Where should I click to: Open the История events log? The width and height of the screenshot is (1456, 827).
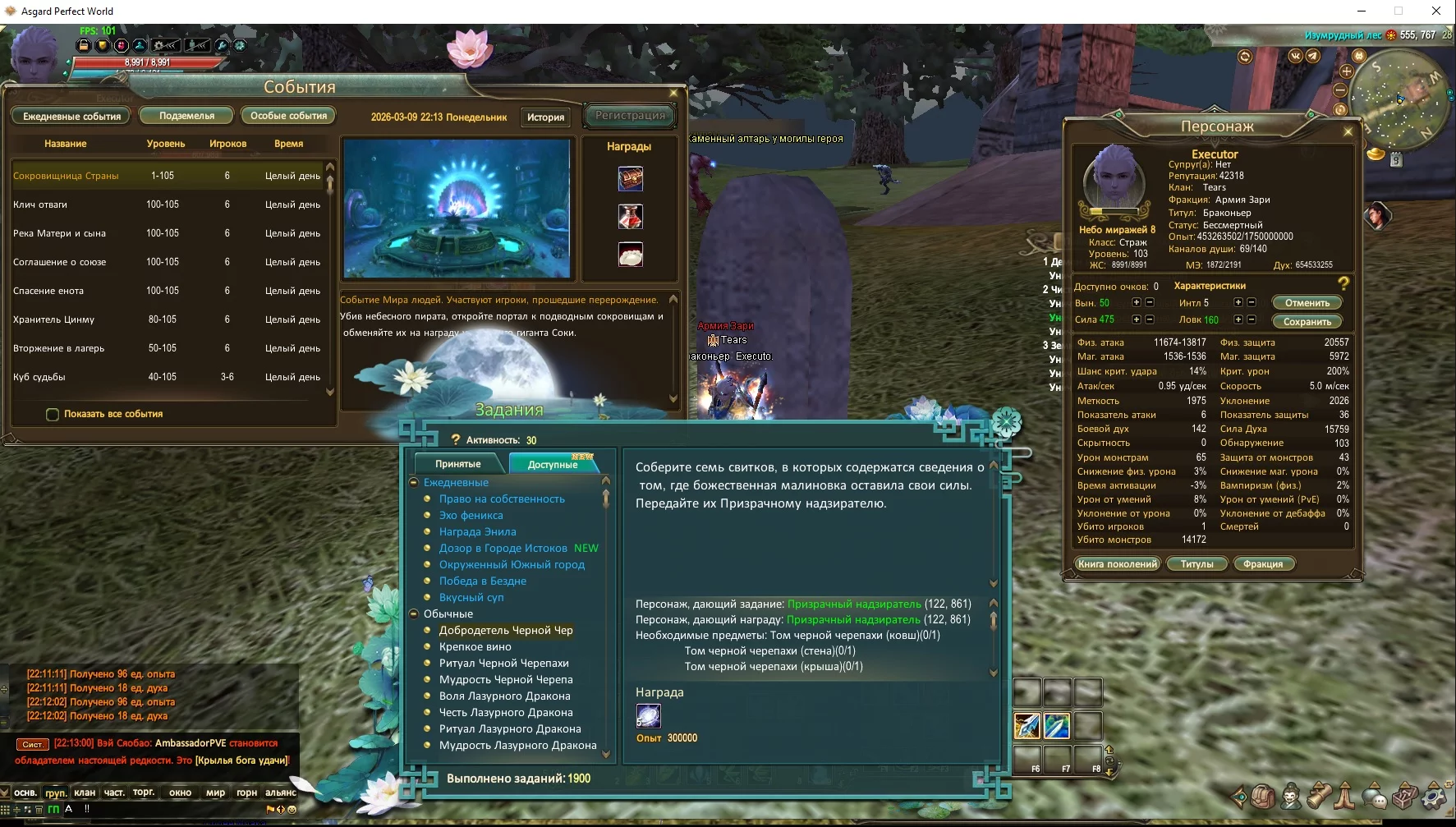545,117
